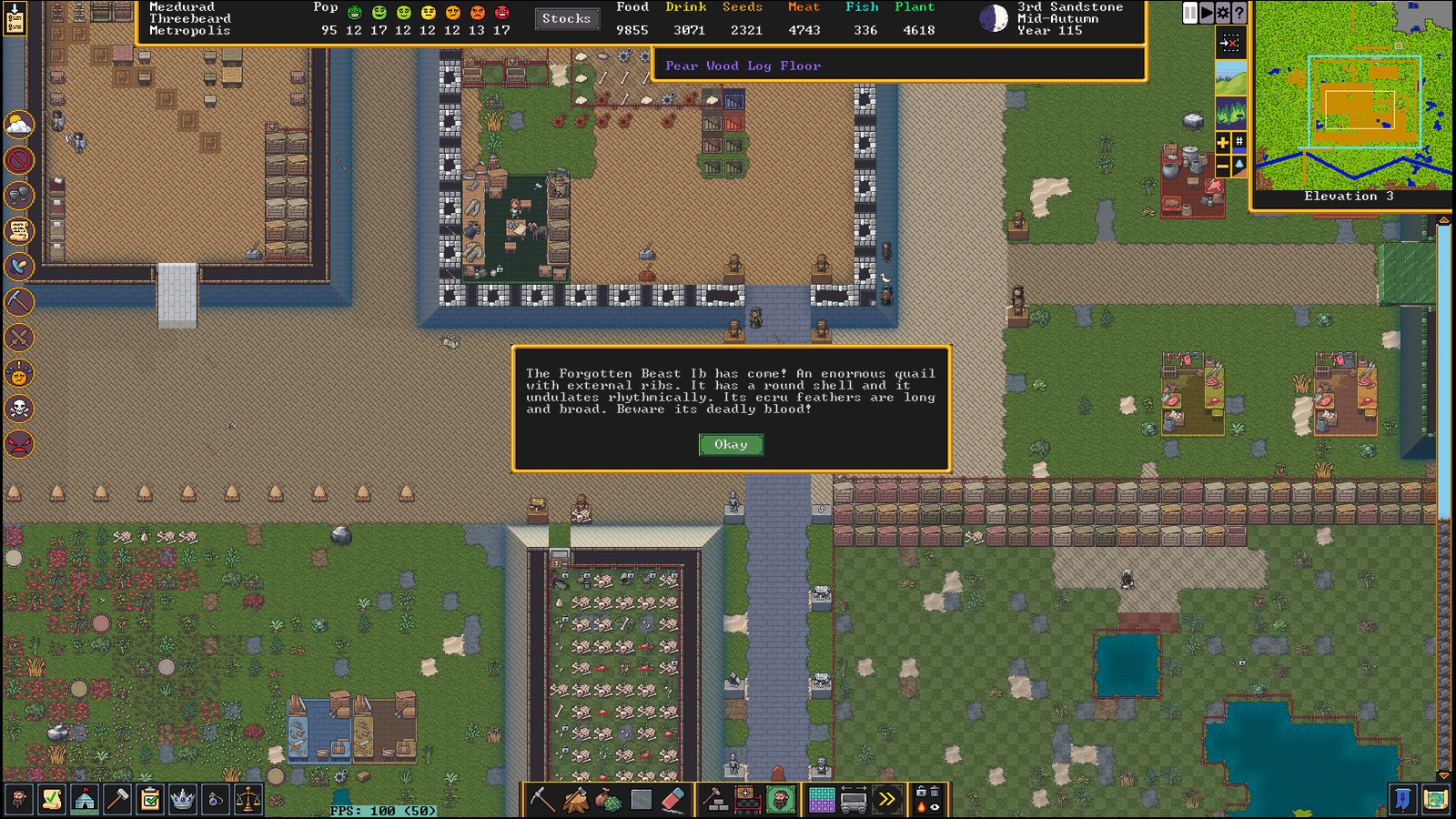Open the angry red face alert
Screen dimensions: 1456x819
point(19,444)
